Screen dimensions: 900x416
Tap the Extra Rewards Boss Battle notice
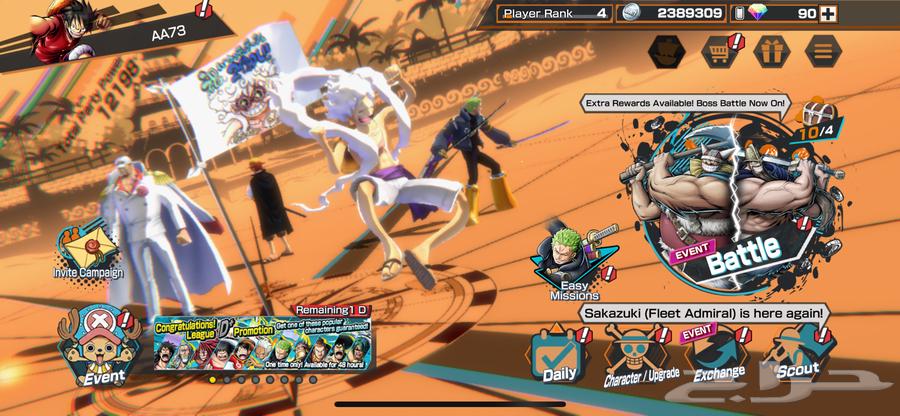686,103
